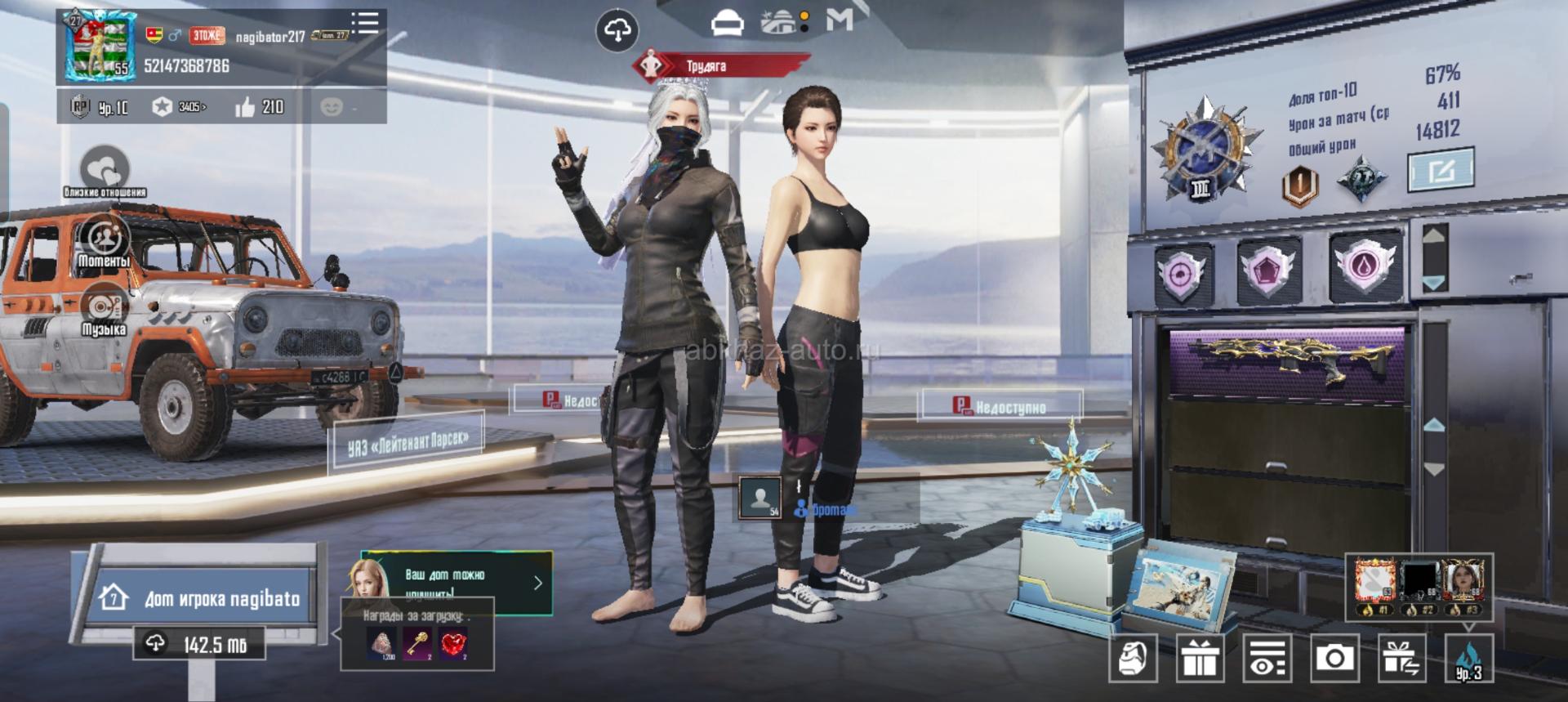
Task: Download the 142.5 МБ resource pack
Action: [x=200, y=644]
